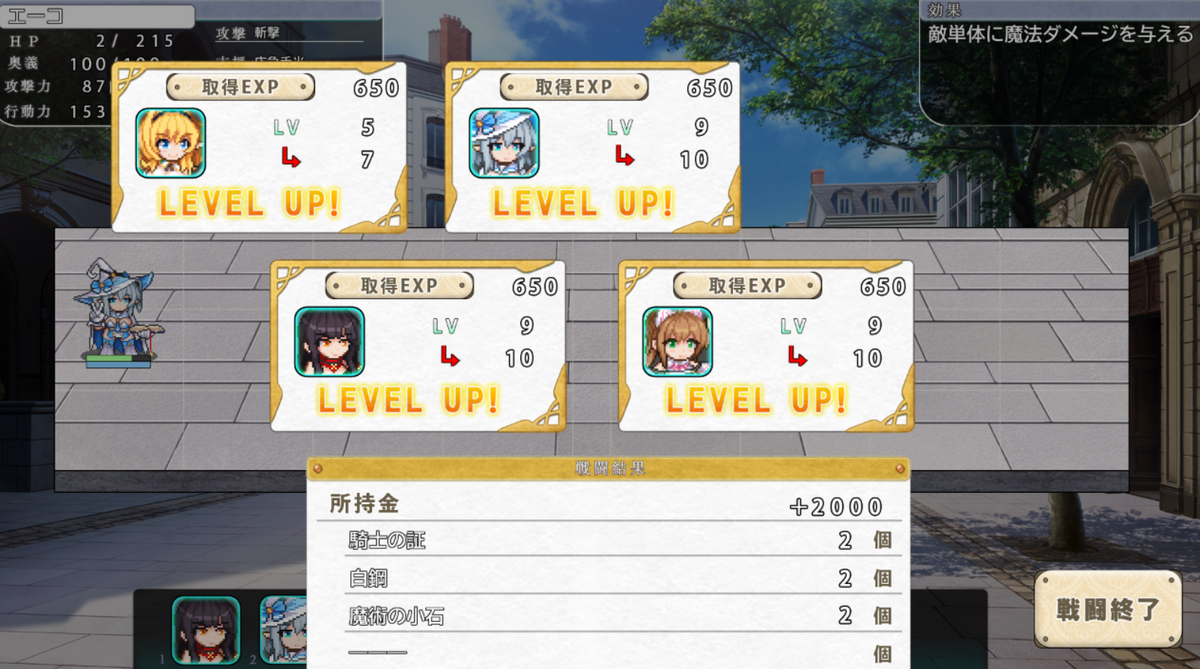1200x669 pixels.
Task: Choose the 白鋼 reward row
Action: click(610, 578)
